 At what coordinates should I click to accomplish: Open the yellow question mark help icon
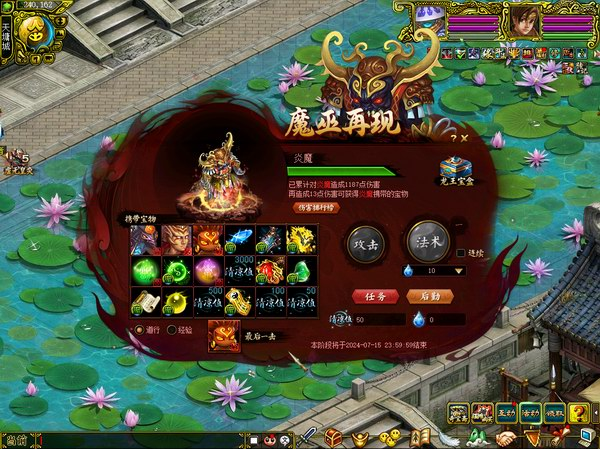pyautogui.click(x=579, y=413)
